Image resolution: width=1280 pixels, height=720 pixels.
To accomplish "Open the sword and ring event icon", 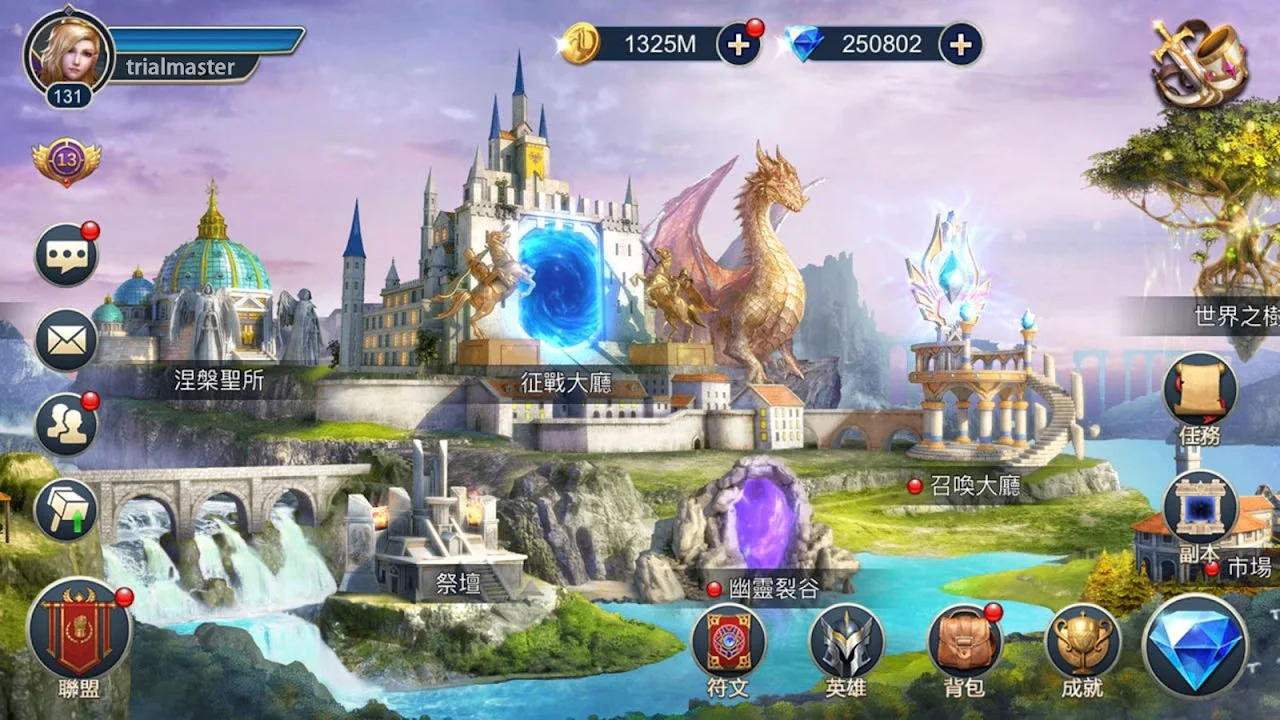I will click(1199, 62).
